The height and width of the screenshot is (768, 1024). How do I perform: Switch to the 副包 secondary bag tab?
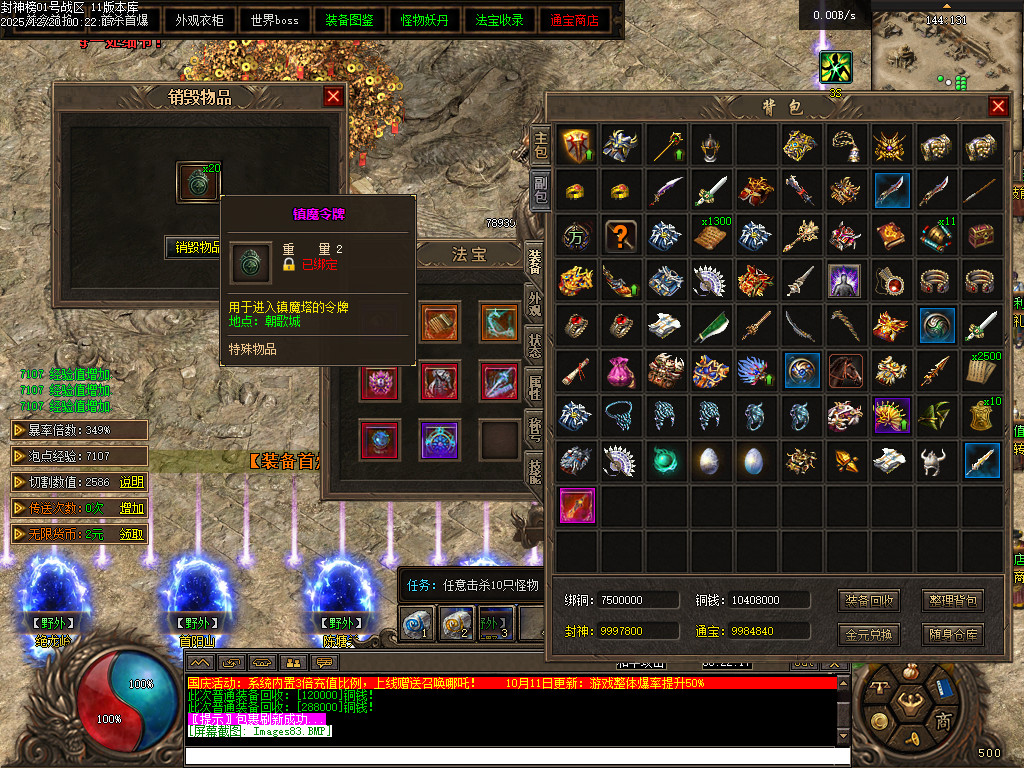click(x=540, y=190)
